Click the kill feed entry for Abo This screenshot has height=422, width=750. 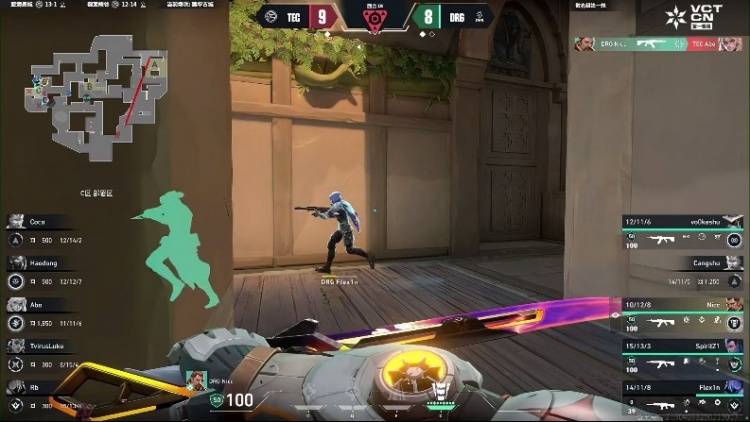point(658,44)
